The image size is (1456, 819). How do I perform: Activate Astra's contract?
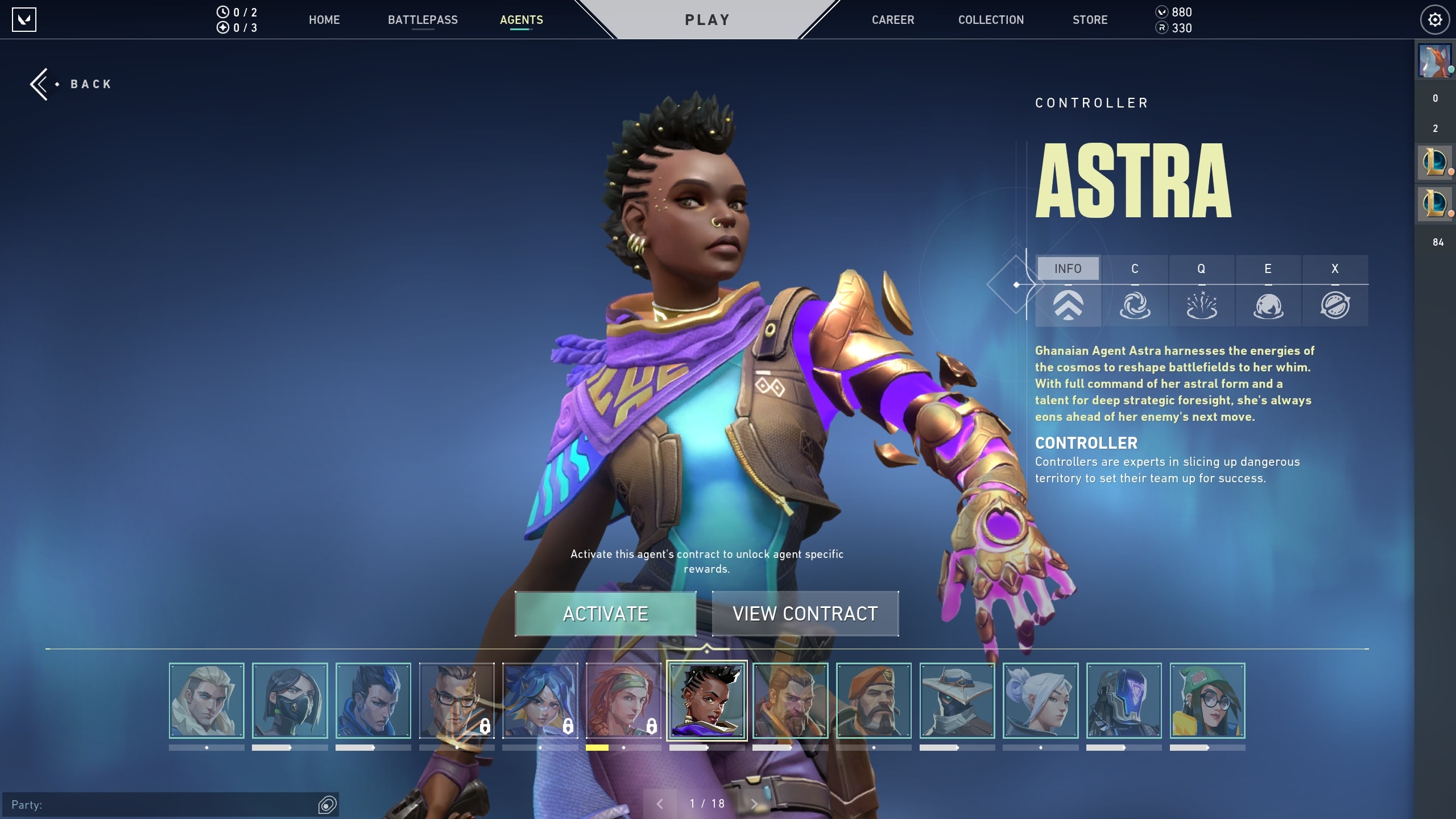coord(605,614)
